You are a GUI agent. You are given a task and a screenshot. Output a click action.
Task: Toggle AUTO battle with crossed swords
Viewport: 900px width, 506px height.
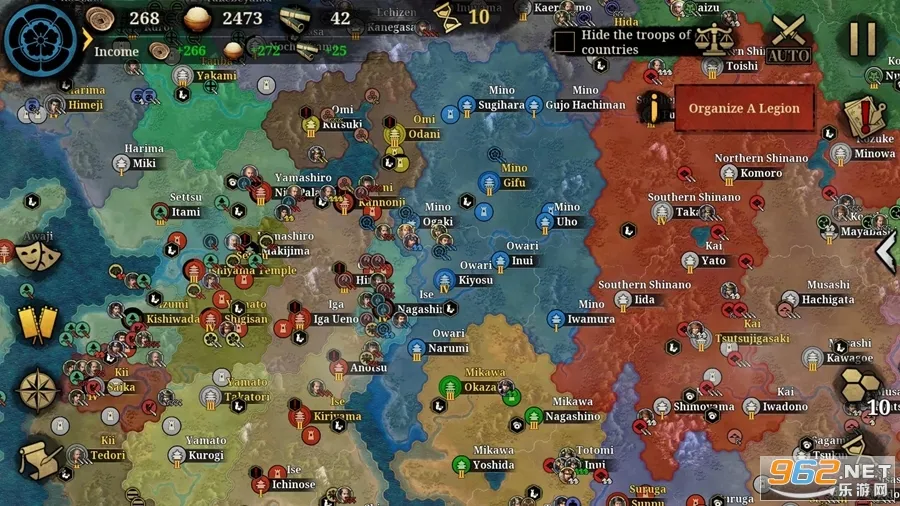(x=789, y=39)
